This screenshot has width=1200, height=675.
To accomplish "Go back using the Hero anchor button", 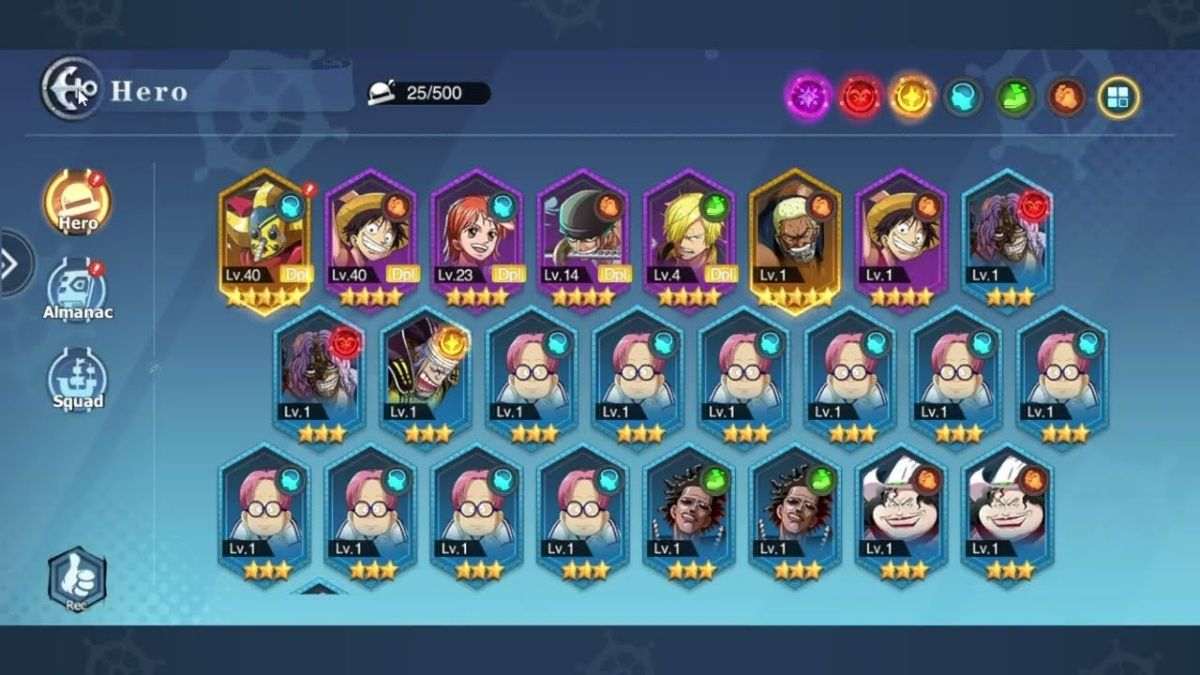I will pyautogui.click(x=72, y=88).
